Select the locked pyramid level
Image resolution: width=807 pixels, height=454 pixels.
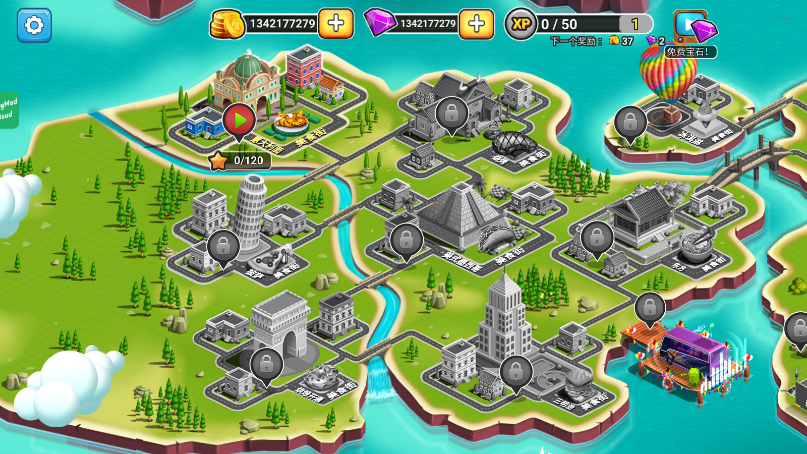click(x=406, y=239)
